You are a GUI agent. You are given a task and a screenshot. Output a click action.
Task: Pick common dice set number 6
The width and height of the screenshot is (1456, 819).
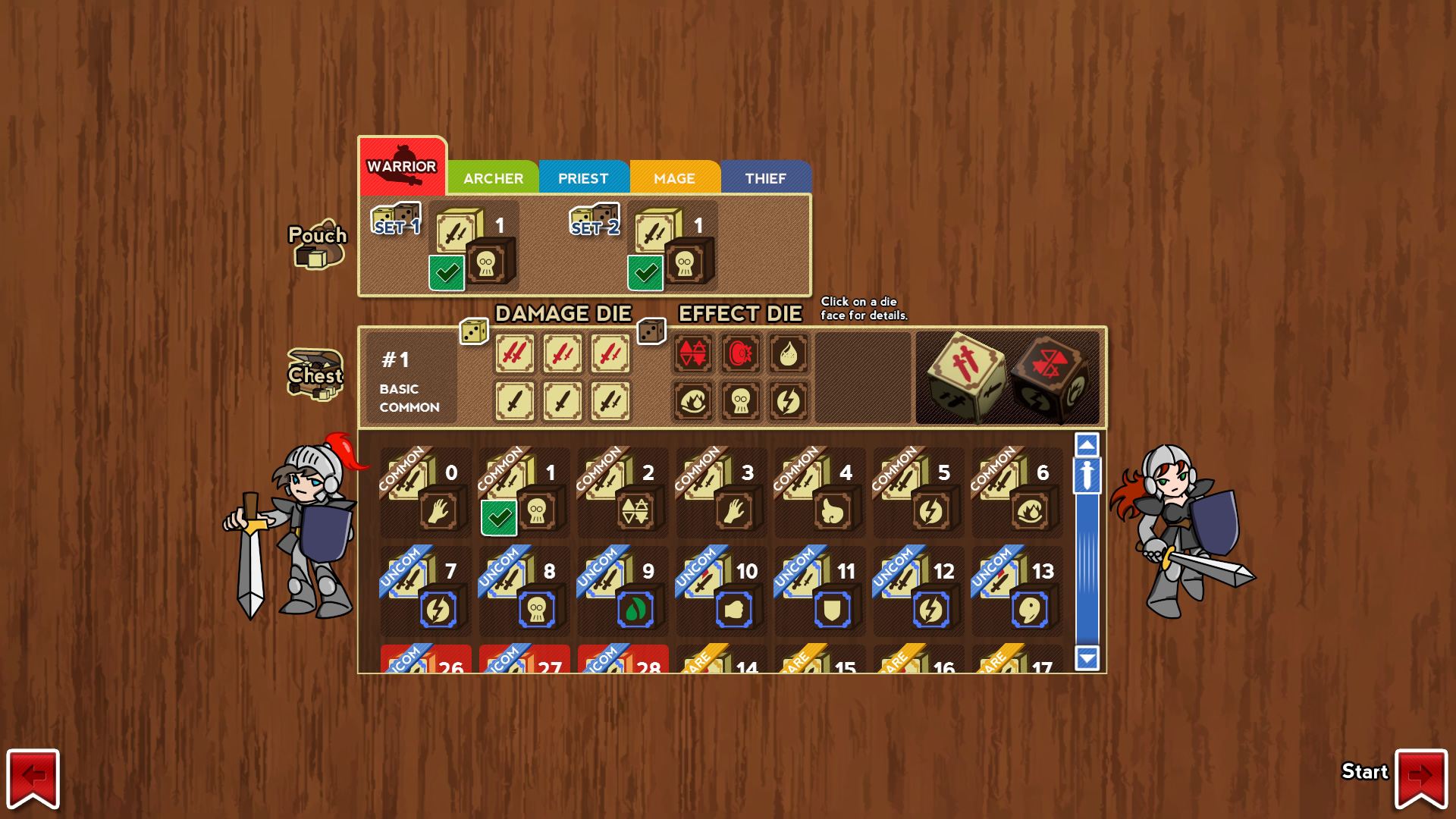1017,492
